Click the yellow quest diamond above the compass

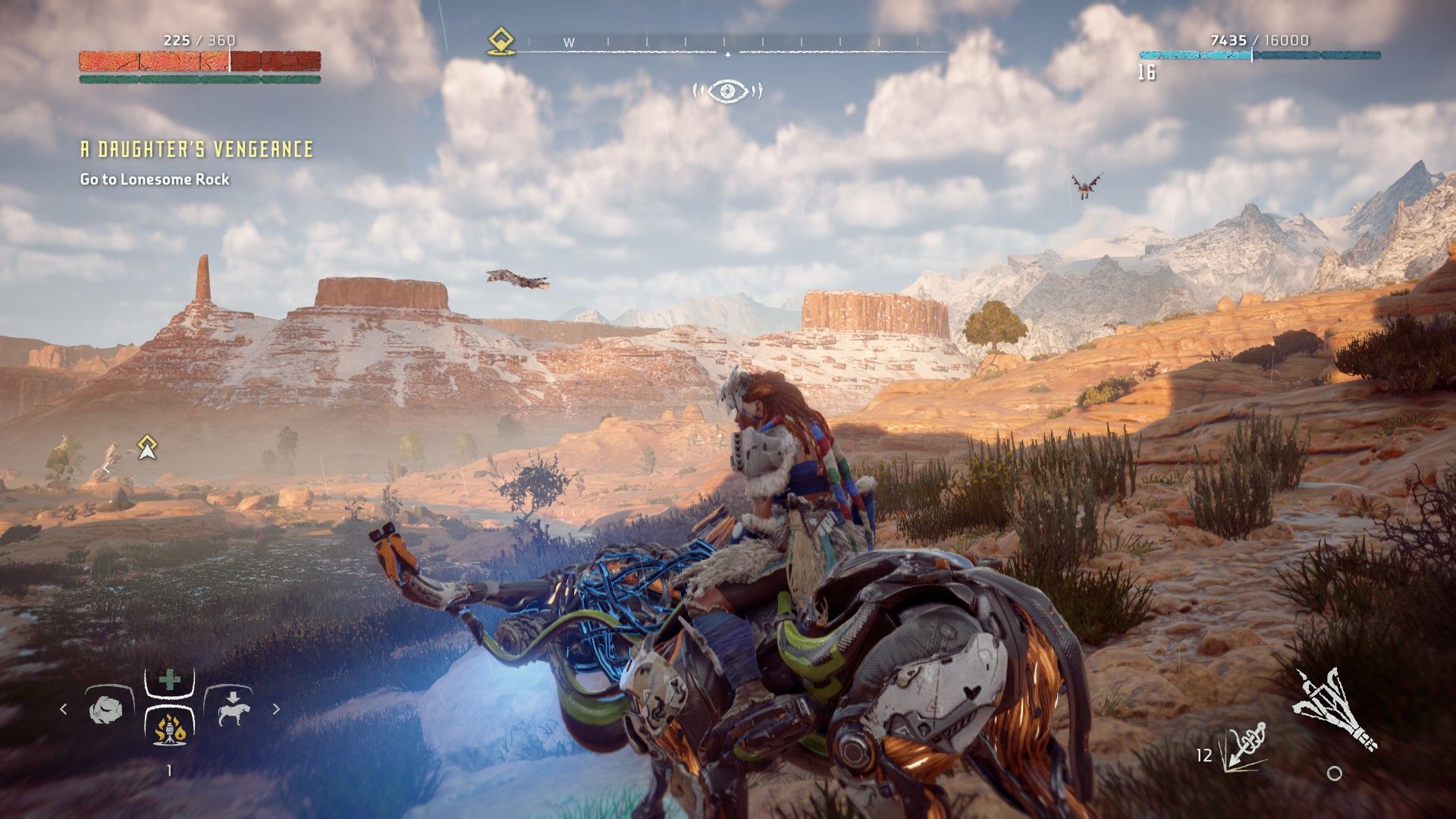pos(500,40)
